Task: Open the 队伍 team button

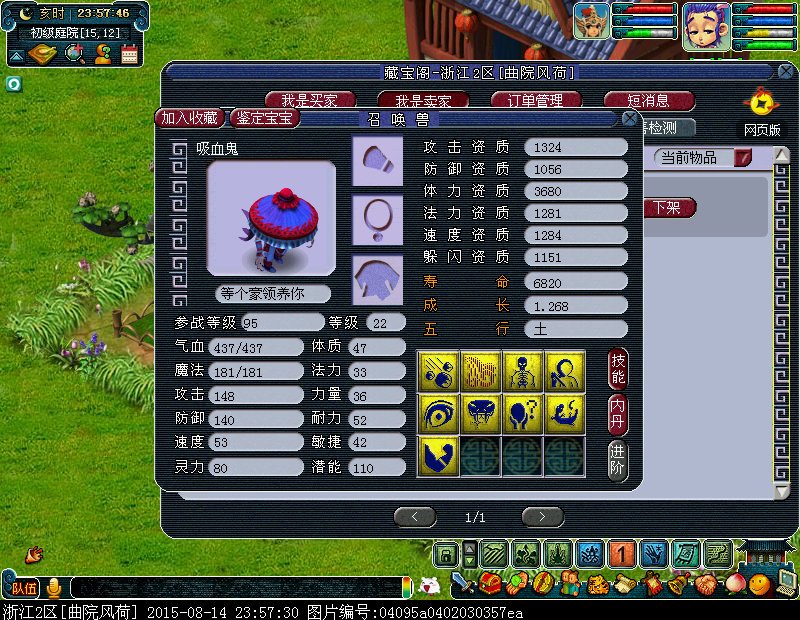Action: point(25,587)
